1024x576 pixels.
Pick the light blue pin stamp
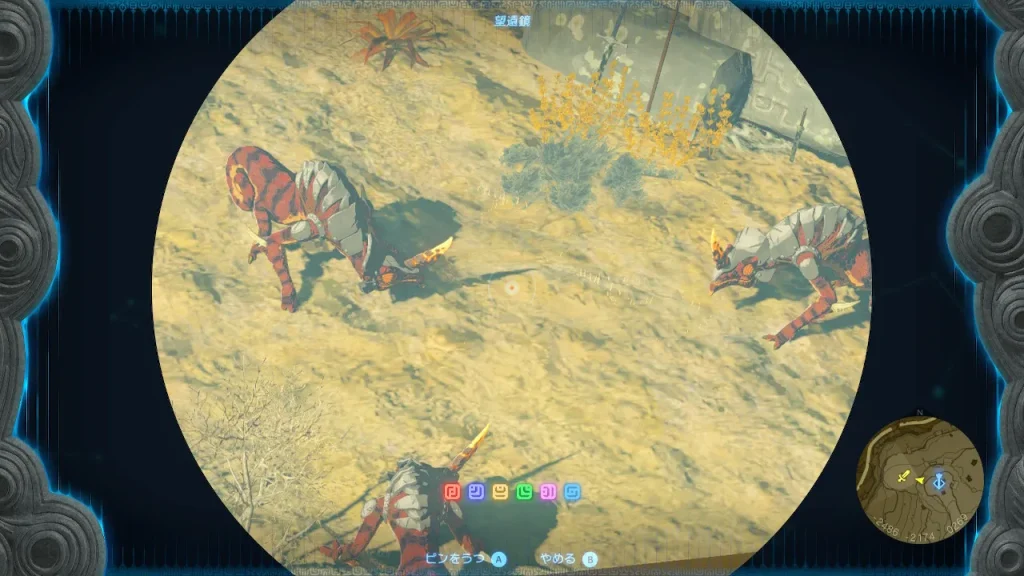[x=572, y=492]
